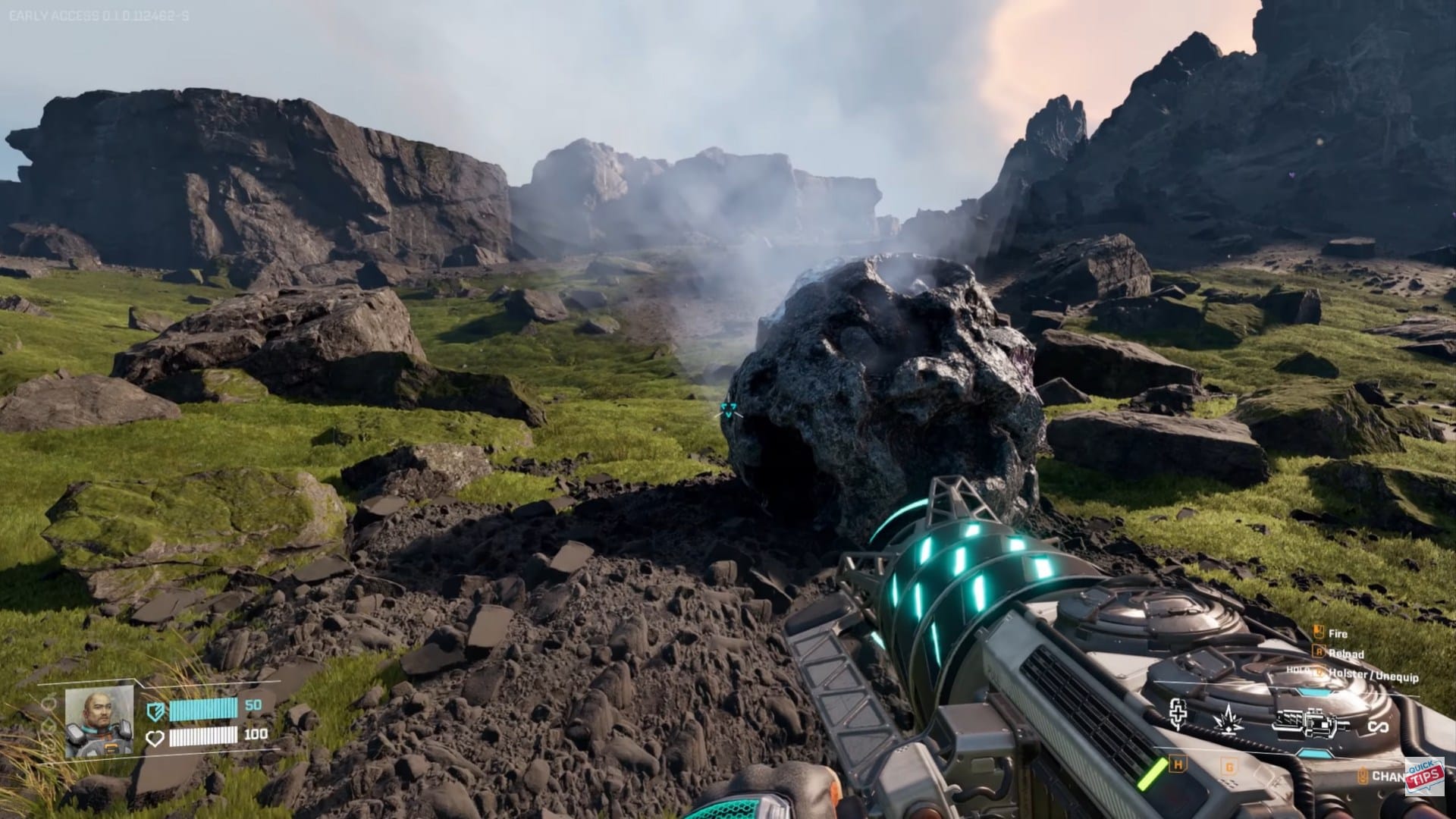This screenshot has width=1456, height=819.
Task: Select the medical cross item icon
Action: coord(1178,714)
